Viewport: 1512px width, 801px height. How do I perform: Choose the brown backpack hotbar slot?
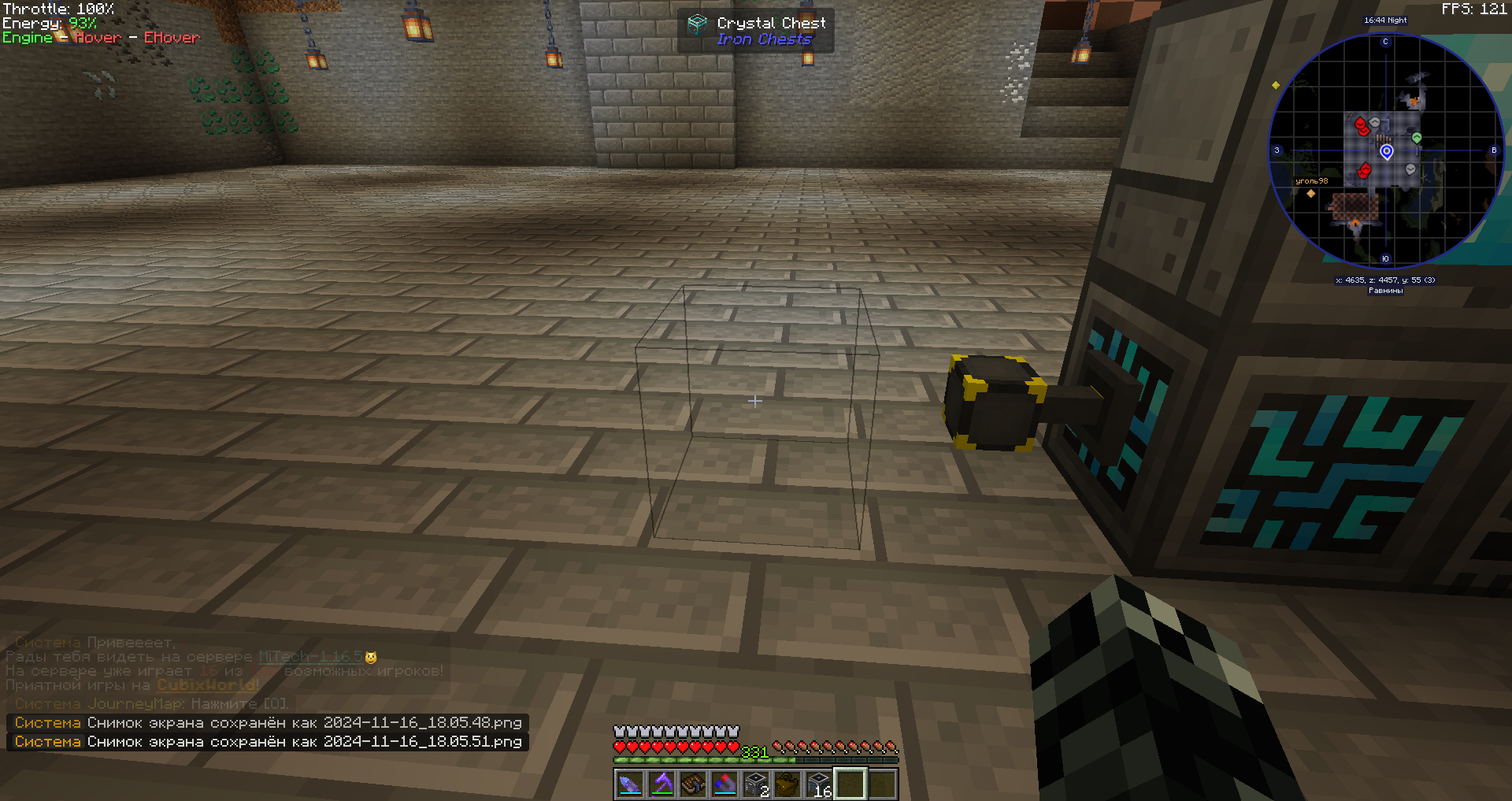coord(693,784)
